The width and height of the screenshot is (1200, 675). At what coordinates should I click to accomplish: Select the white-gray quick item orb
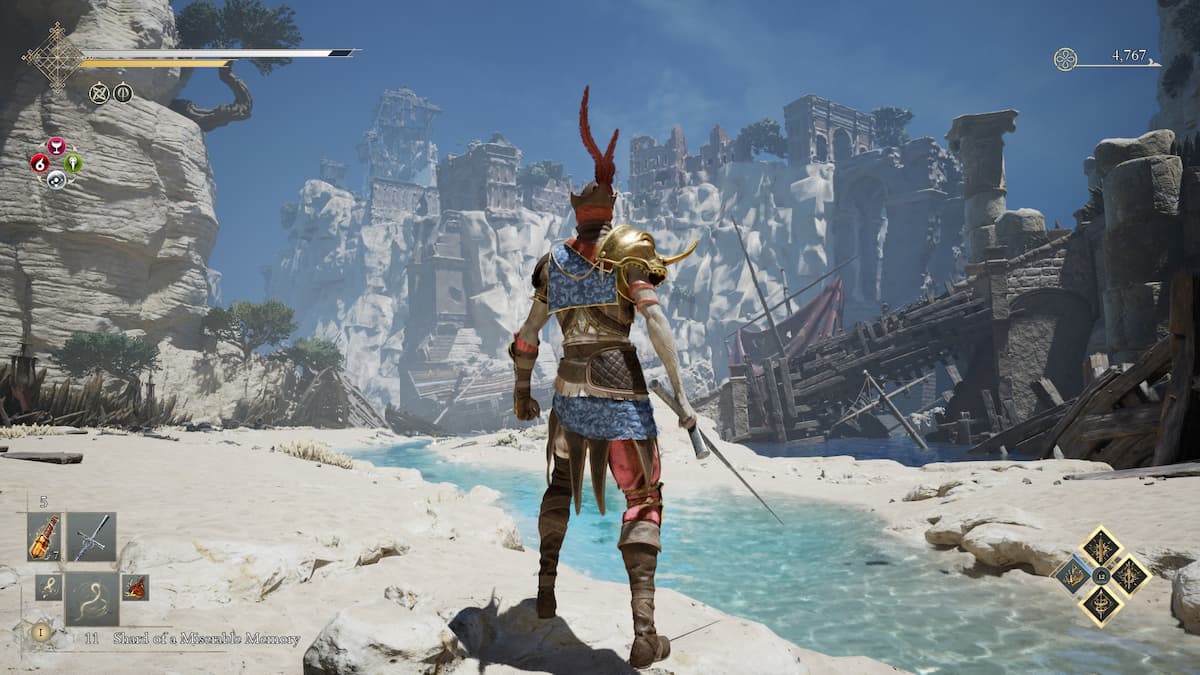[x=56, y=180]
